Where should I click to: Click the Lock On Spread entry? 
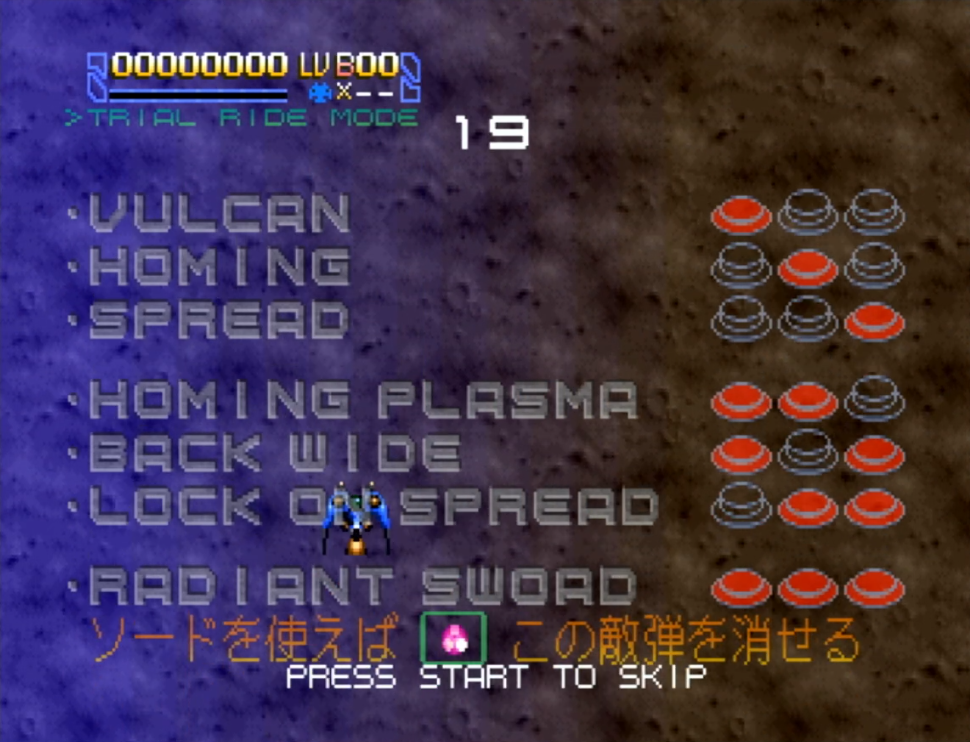tap(374, 506)
